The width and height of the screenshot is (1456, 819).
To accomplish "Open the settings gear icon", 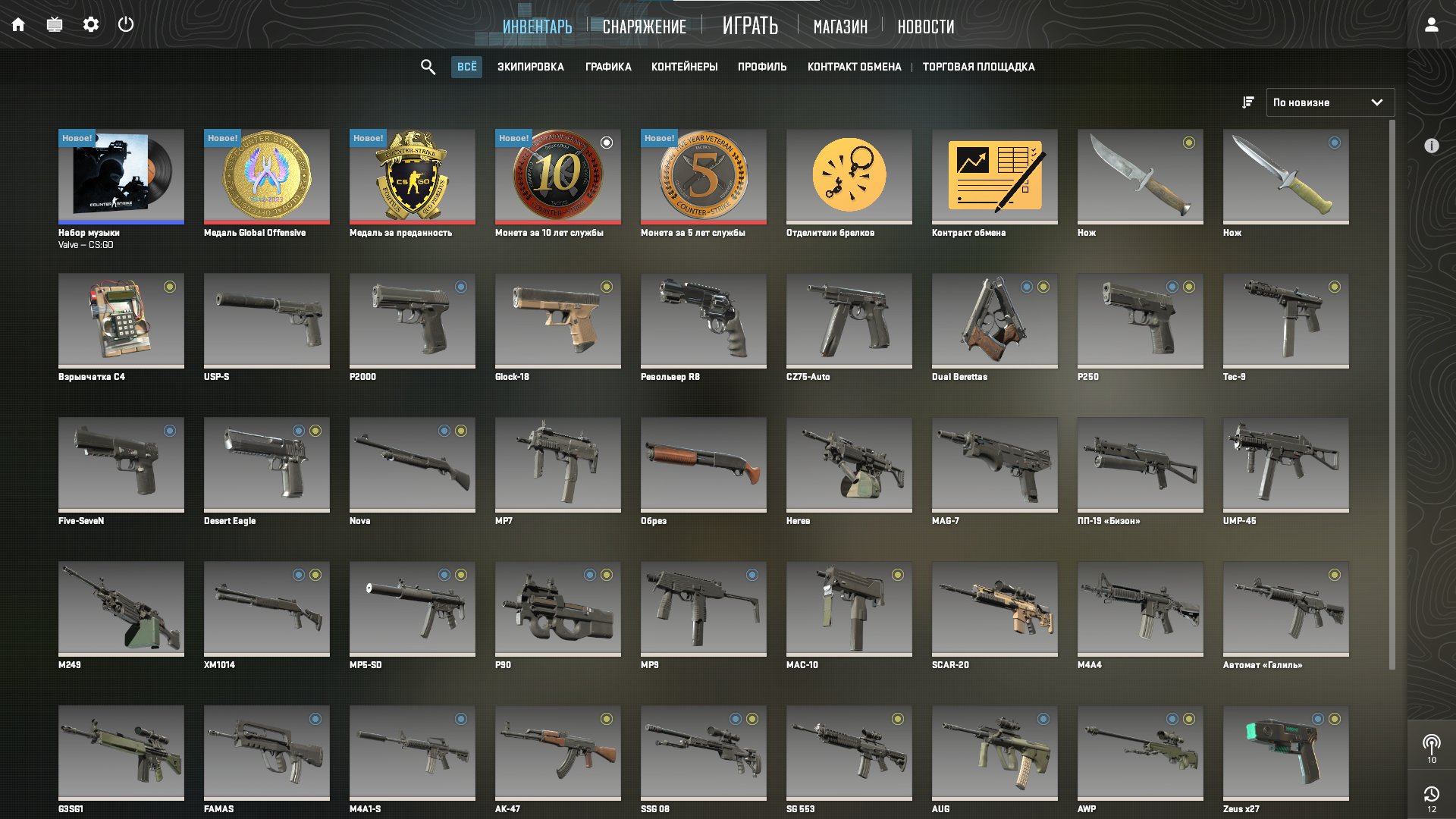I will (91, 24).
